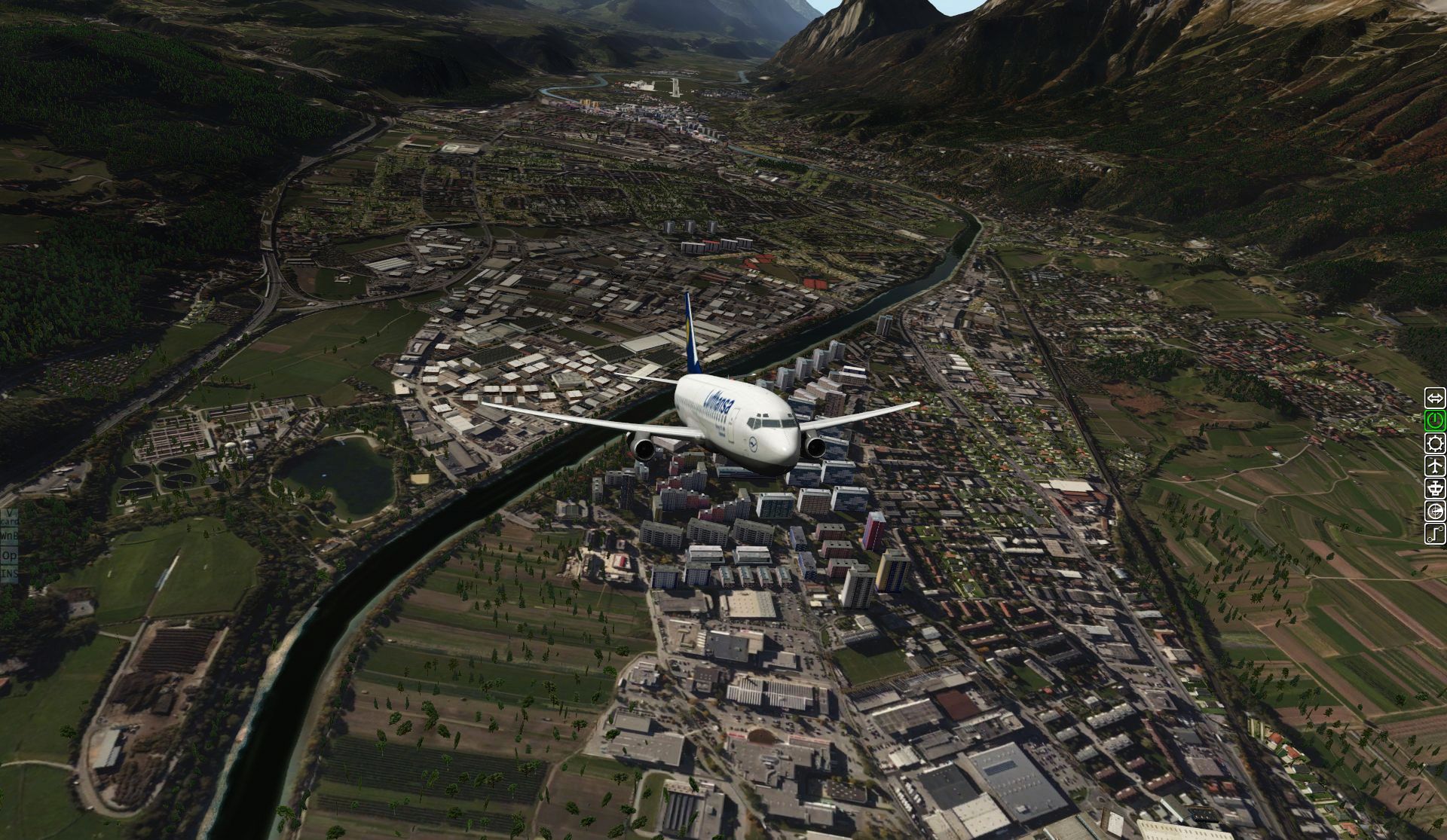Open the WnB side tab
The height and width of the screenshot is (840, 1447).
9,535
